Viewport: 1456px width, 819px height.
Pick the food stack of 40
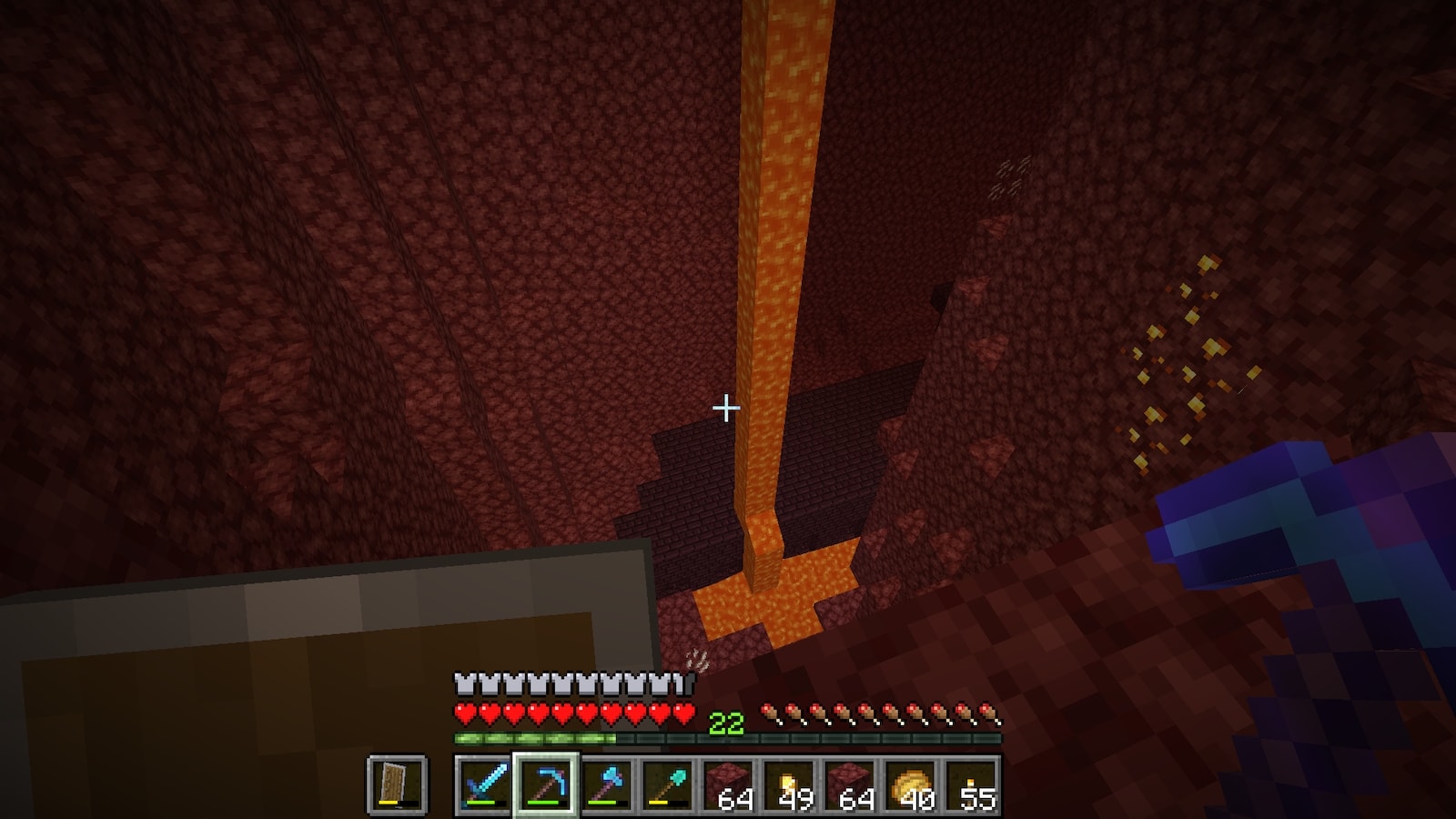(x=911, y=784)
